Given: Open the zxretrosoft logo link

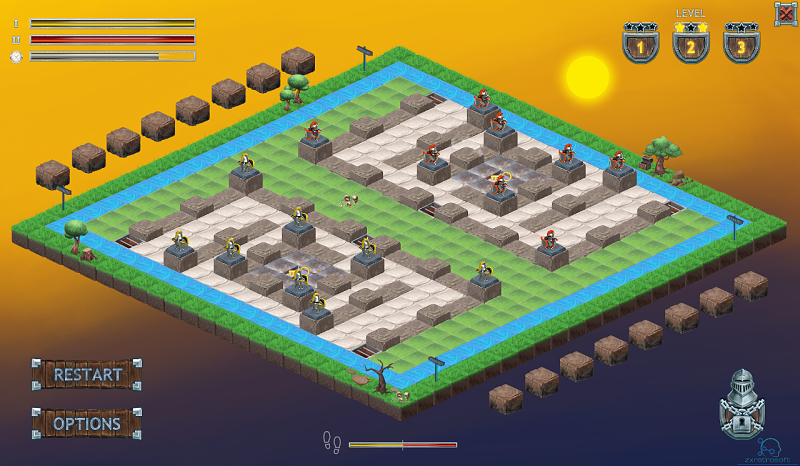Looking at the screenshot, I should pyautogui.click(x=768, y=449).
